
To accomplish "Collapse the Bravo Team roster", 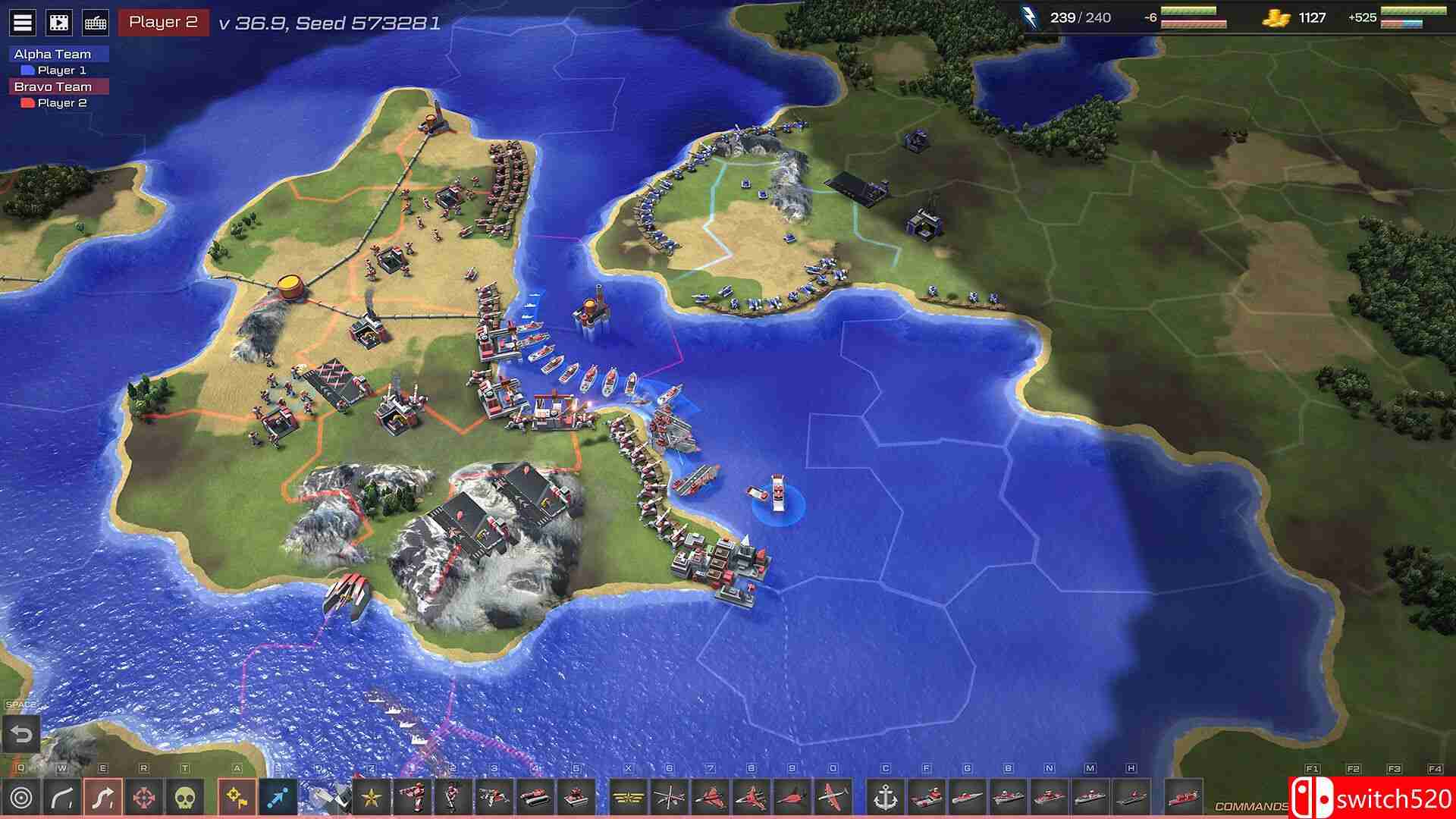I will pyautogui.click(x=51, y=86).
